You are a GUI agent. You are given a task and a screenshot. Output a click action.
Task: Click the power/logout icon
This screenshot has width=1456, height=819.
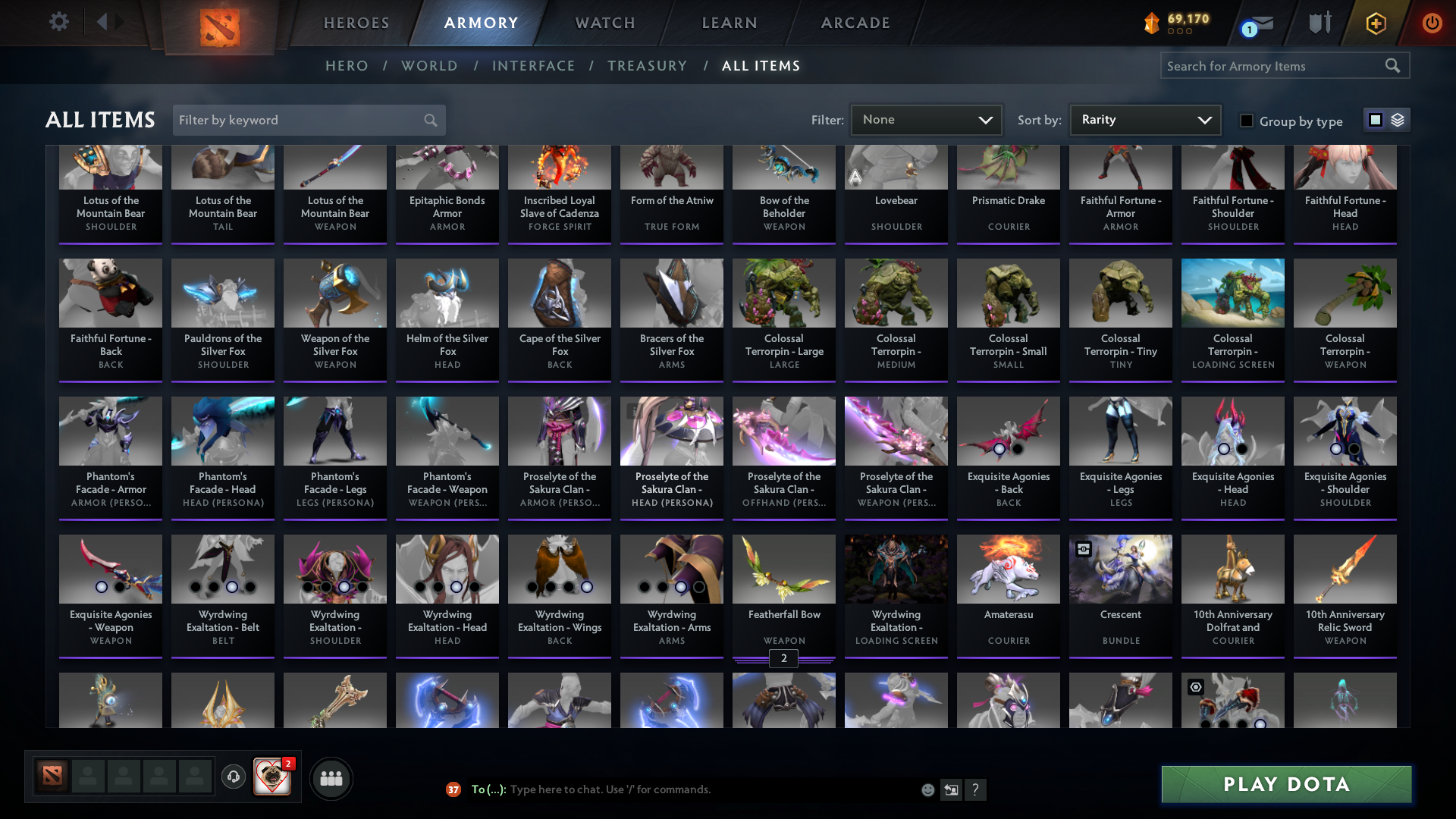(1432, 24)
